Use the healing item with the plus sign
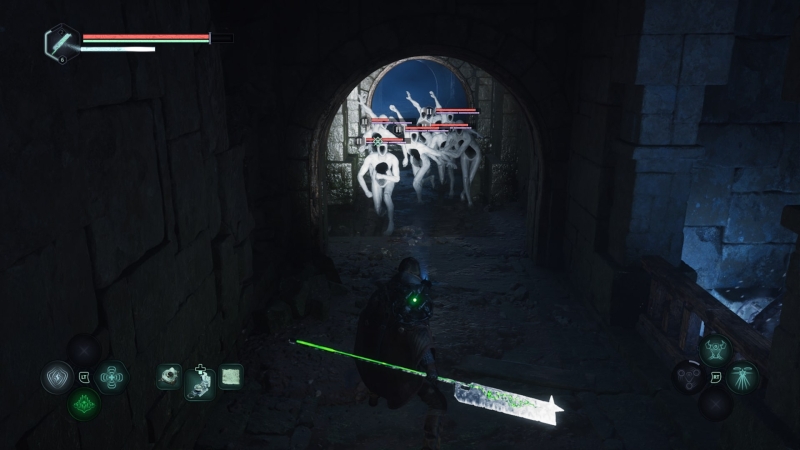Viewport: 800px width, 450px height. coord(200,383)
